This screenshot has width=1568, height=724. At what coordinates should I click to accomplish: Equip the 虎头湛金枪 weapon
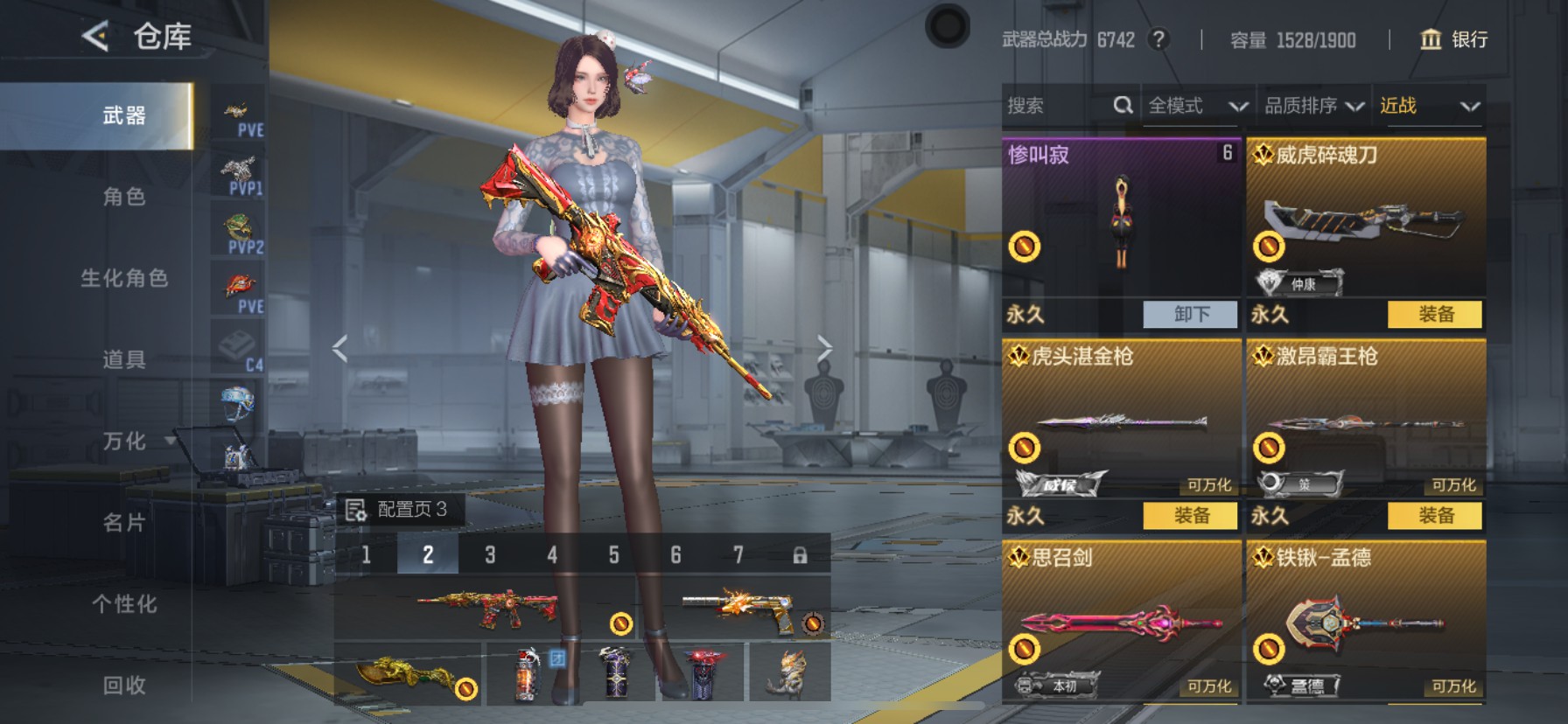click(x=1190, y=516)
